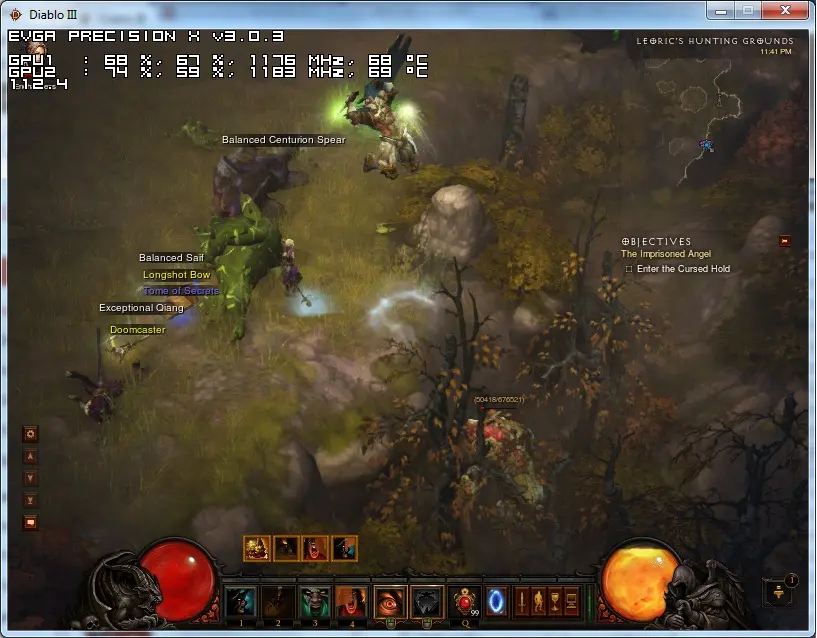Image resolution: width=817 pixels, height=638 pixels.
Task: Open the game menu monitor button
Action: click(x=572, y=601)
